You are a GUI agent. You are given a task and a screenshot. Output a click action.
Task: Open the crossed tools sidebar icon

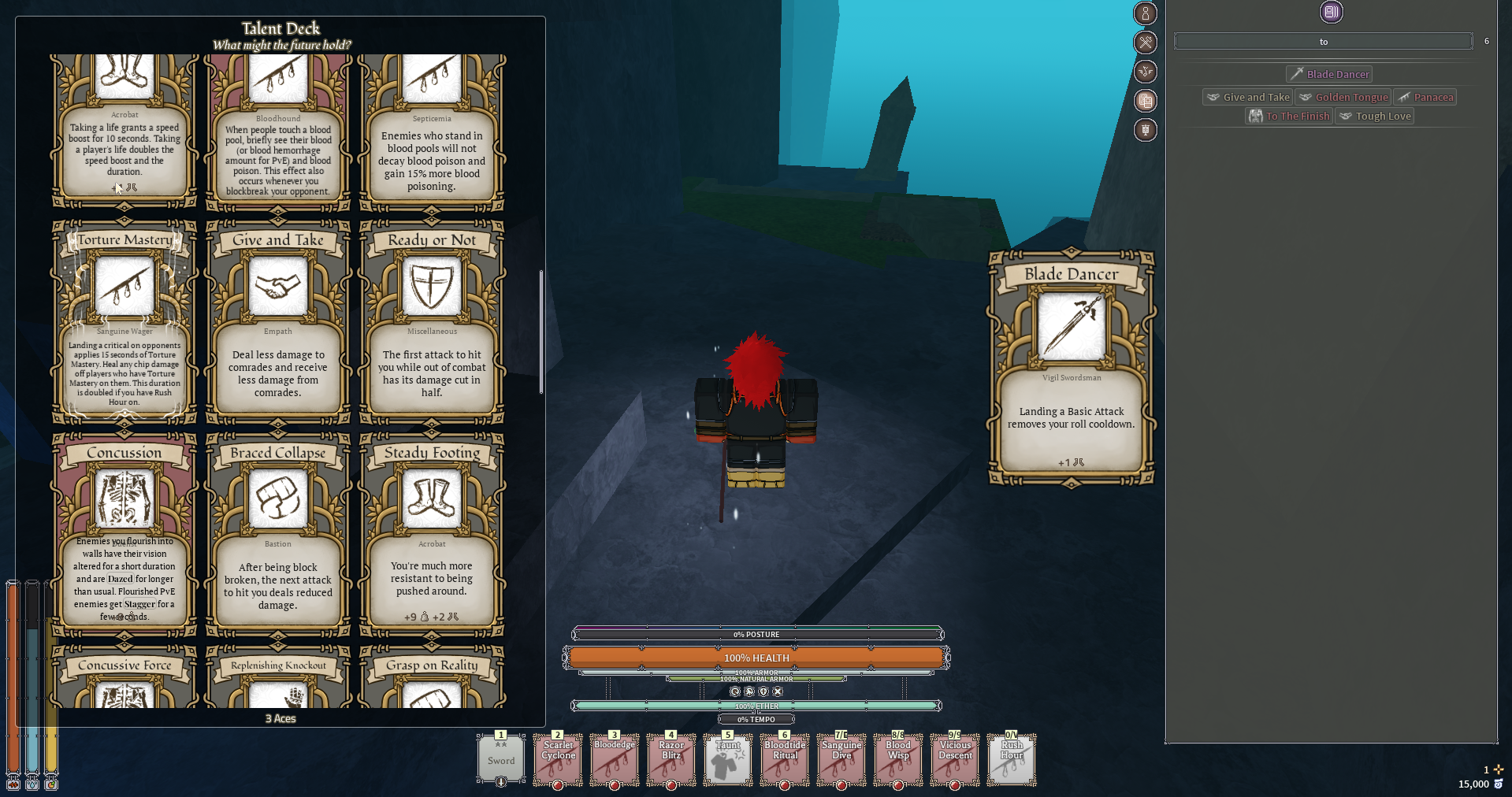click(x=1145, y=43)
